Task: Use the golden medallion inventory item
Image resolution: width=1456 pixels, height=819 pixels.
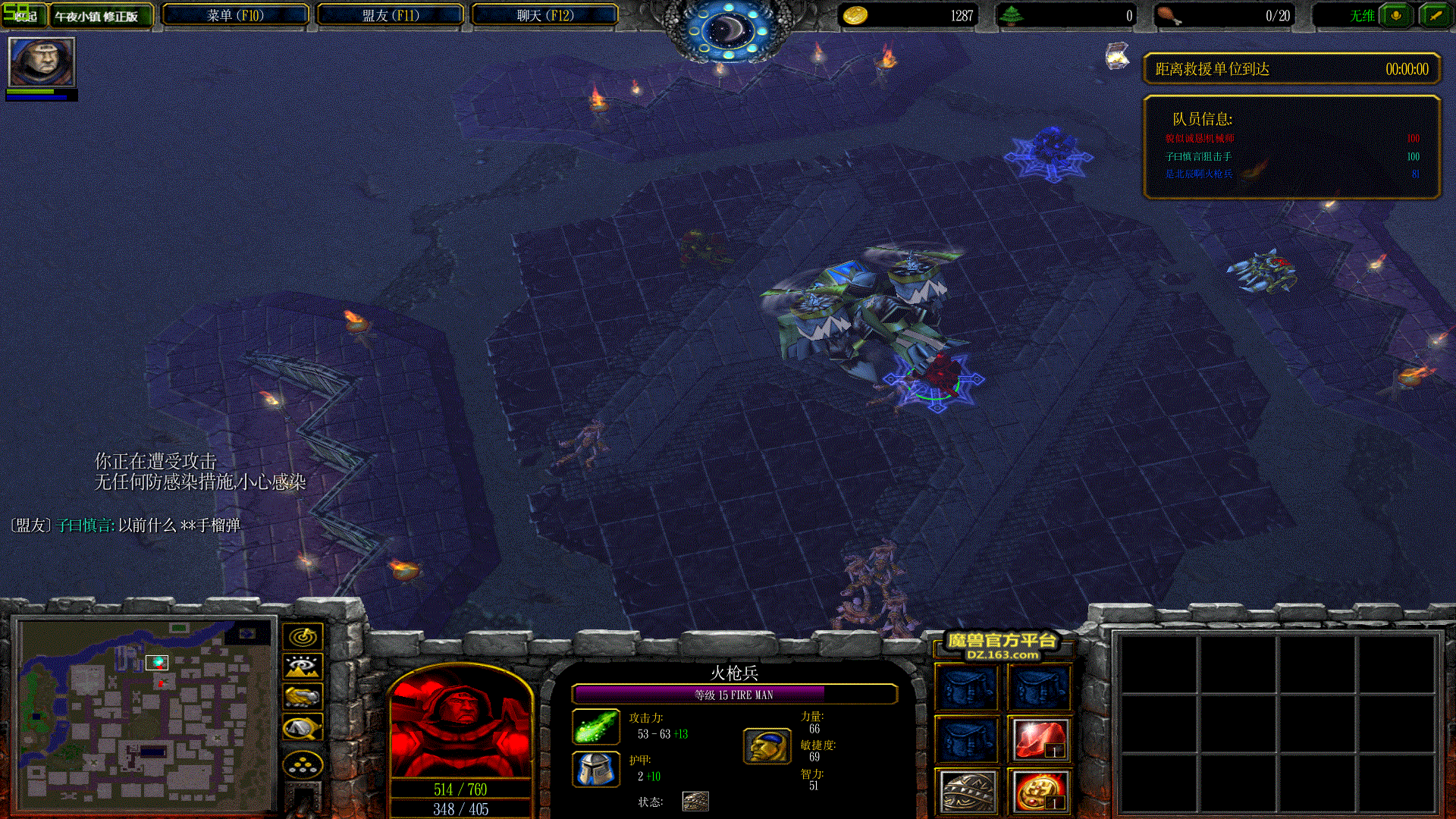Action: pyautogui.click(x=1040, y=792)
